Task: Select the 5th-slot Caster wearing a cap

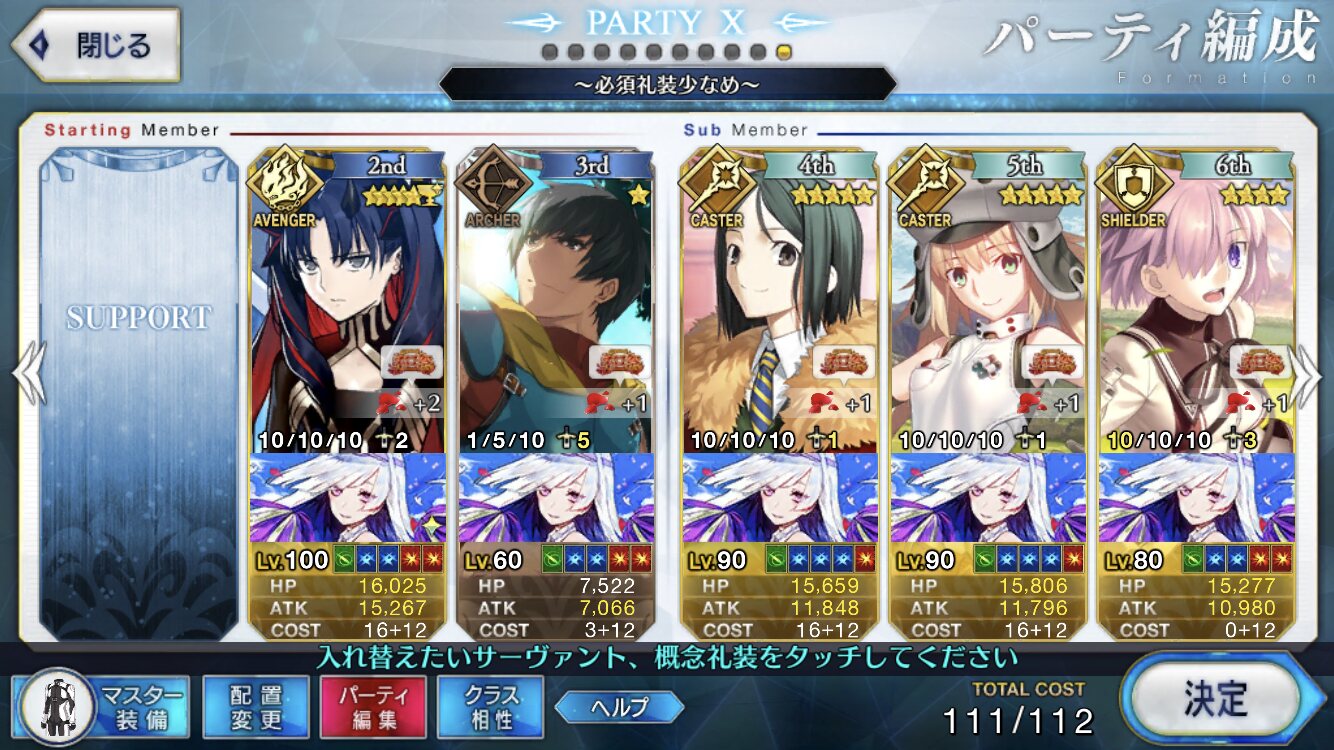Action: [x=988, y=300]
